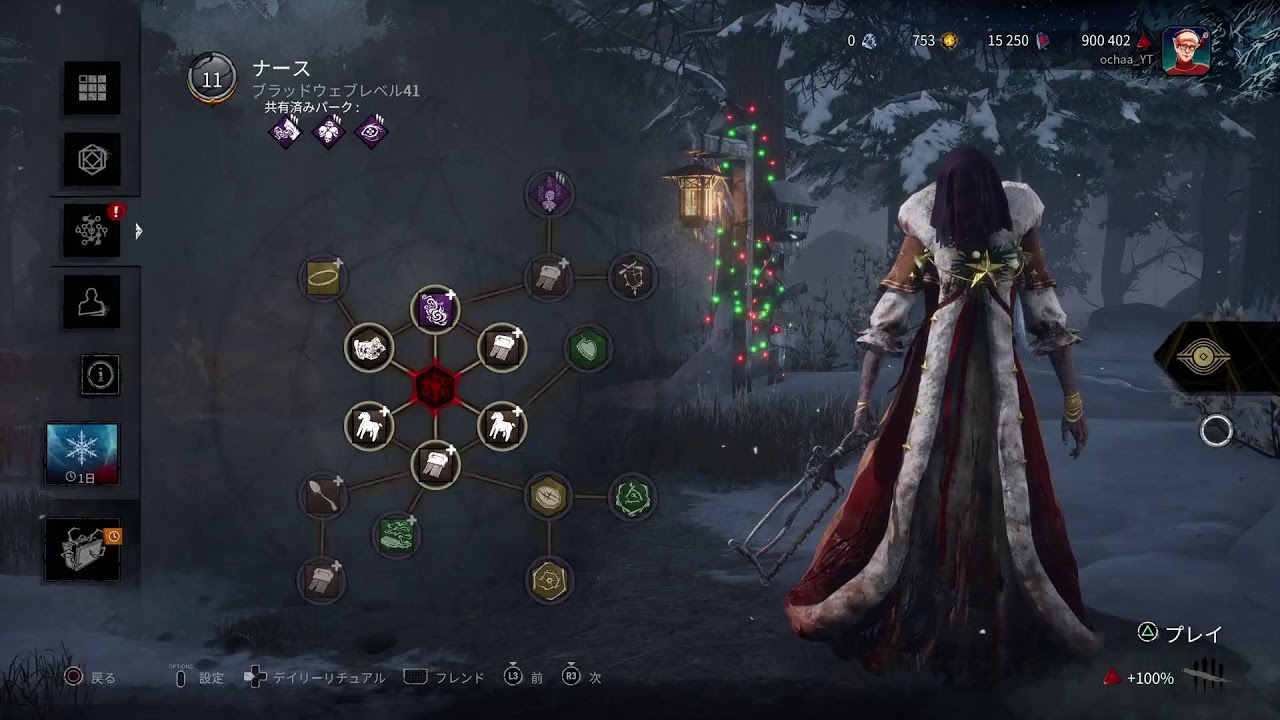Screen dimensions: 1280x720
Task: Select the green triangle offering node
Action: pyautogui.click(x=632, y=496)
